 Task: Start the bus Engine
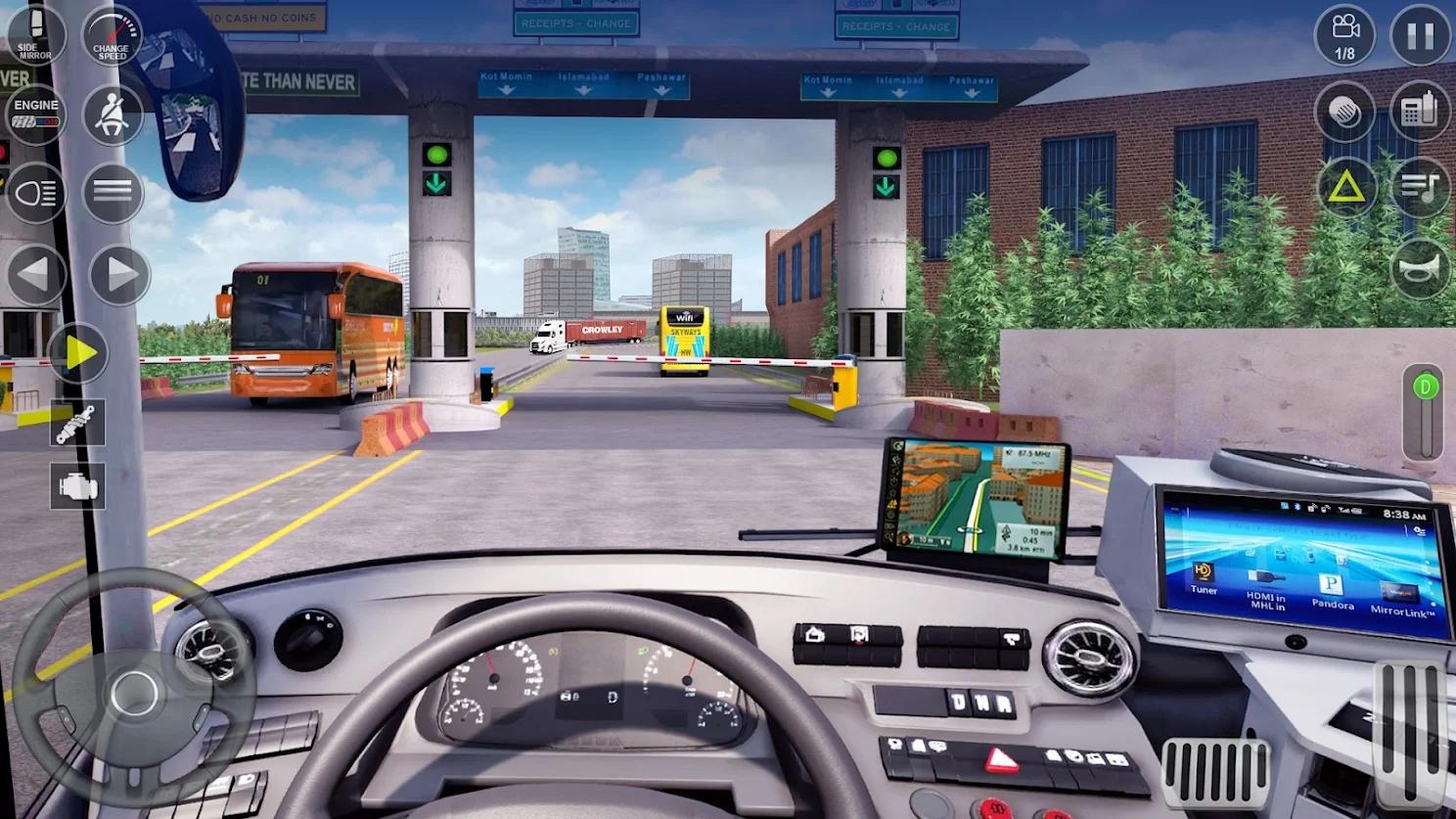pyautogui.click(x=36, y=113)
